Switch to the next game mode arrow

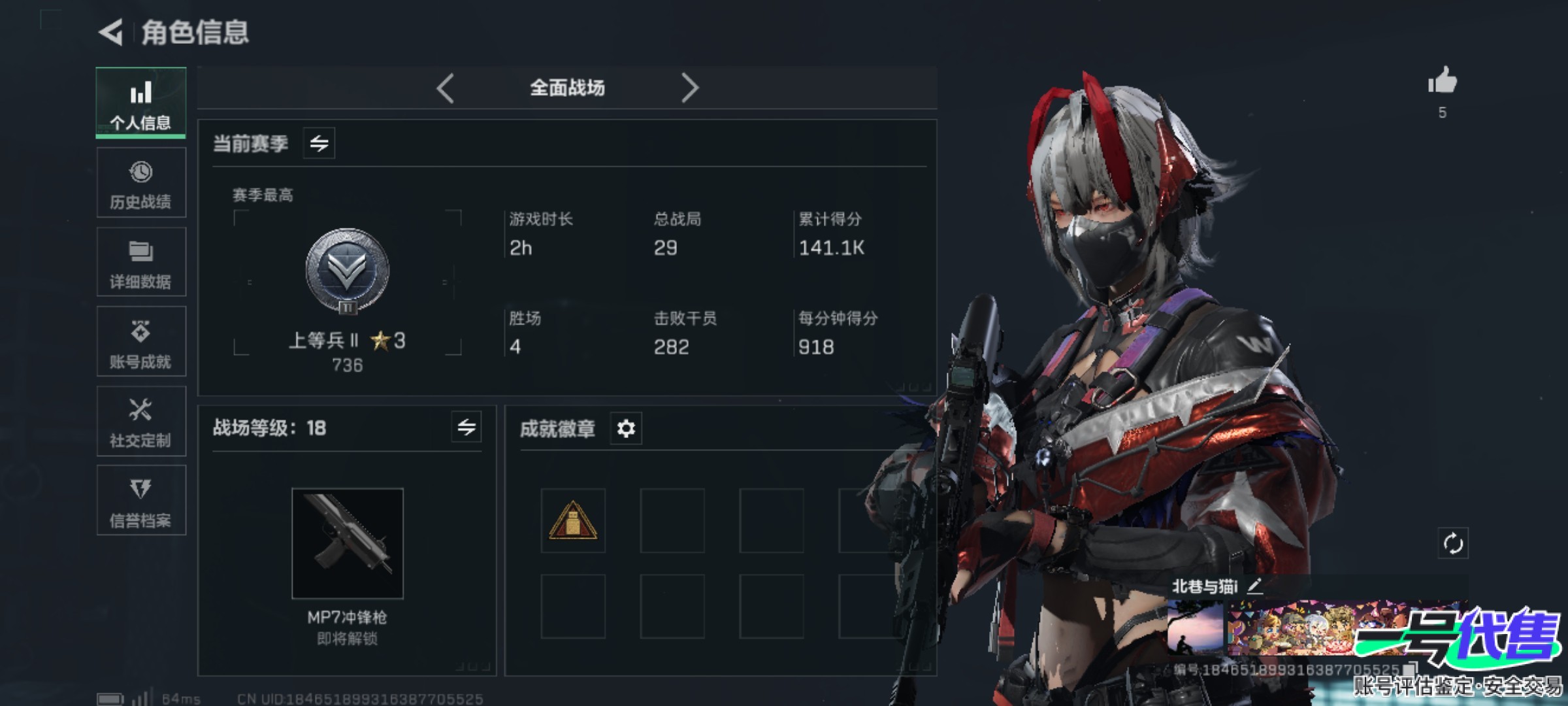click(690, 88)
